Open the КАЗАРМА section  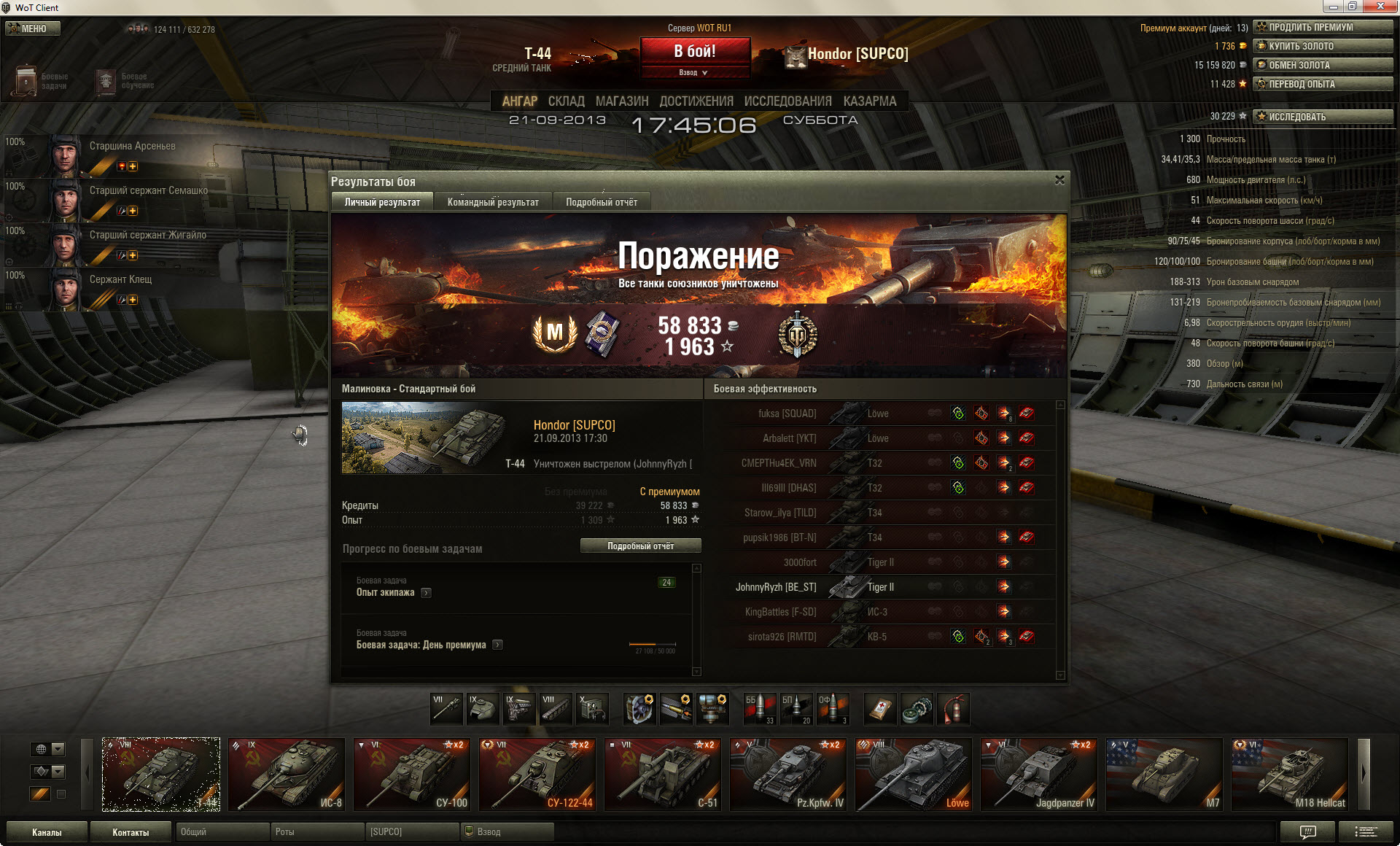(x=869, y=101)
